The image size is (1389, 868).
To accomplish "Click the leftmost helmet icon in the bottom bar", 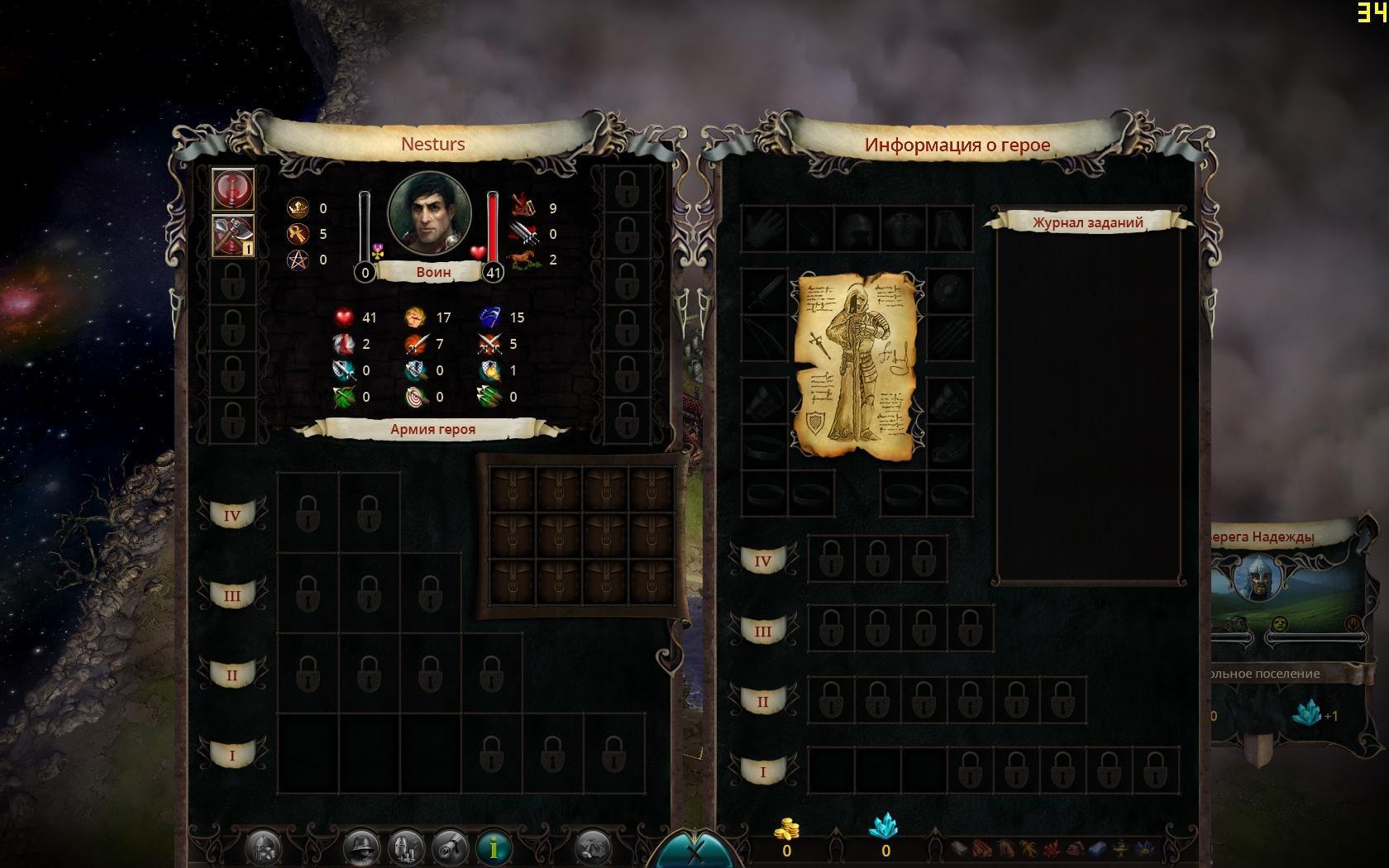I will pyautogui.click(x=264, y=847).
